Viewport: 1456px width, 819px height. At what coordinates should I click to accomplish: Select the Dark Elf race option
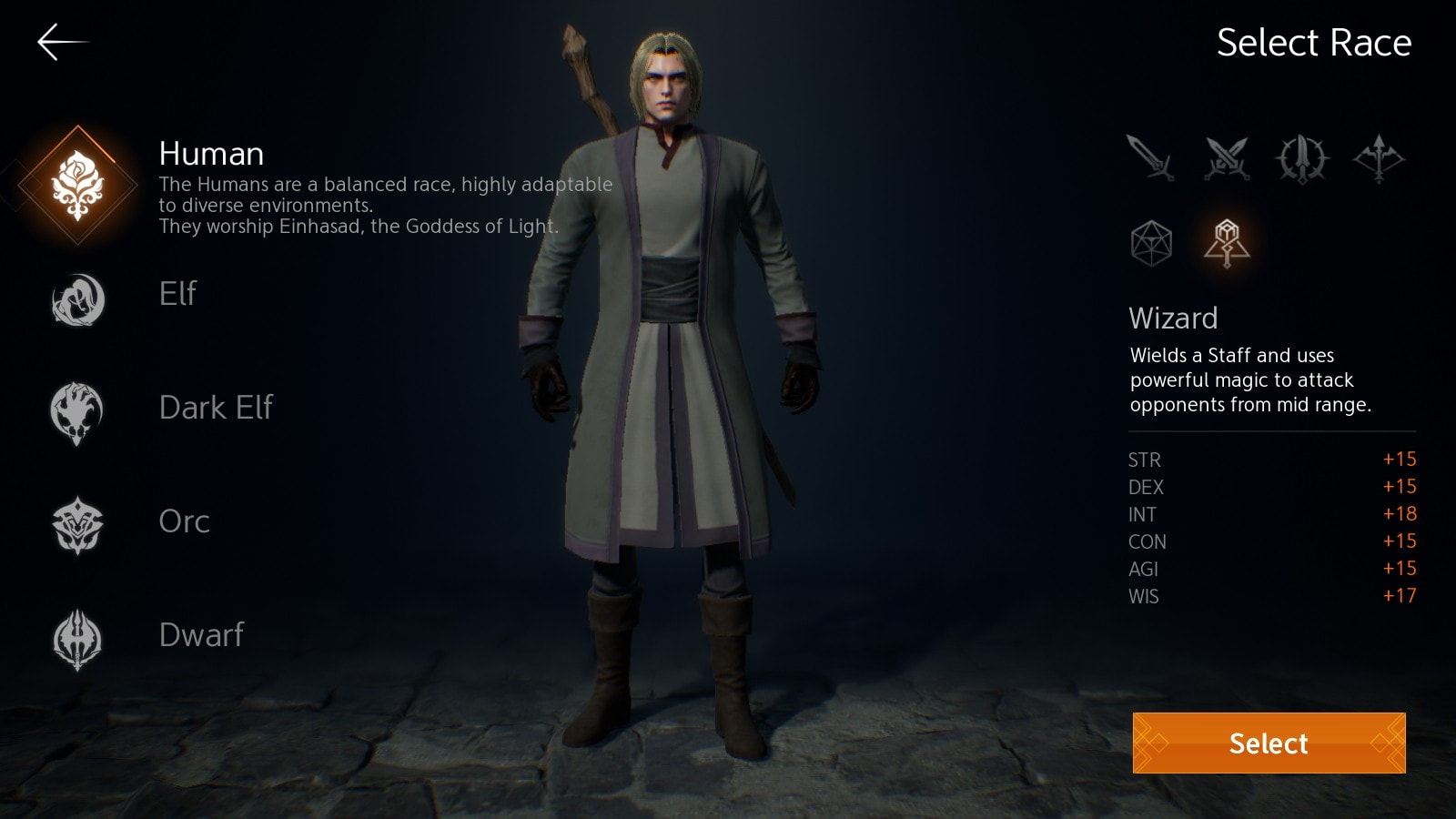click(216, 409)
